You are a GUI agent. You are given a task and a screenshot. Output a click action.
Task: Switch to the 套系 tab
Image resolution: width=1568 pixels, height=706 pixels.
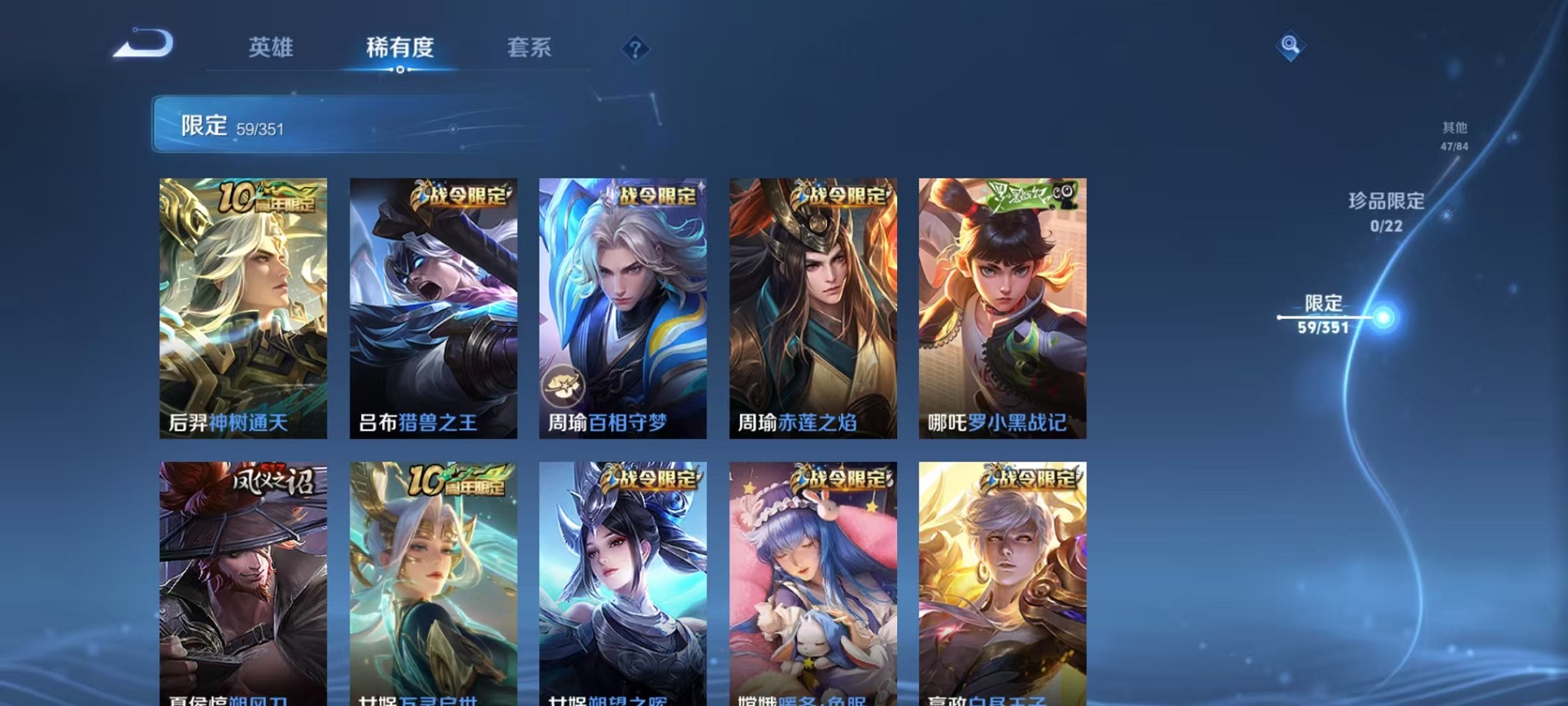coord(531,48)
